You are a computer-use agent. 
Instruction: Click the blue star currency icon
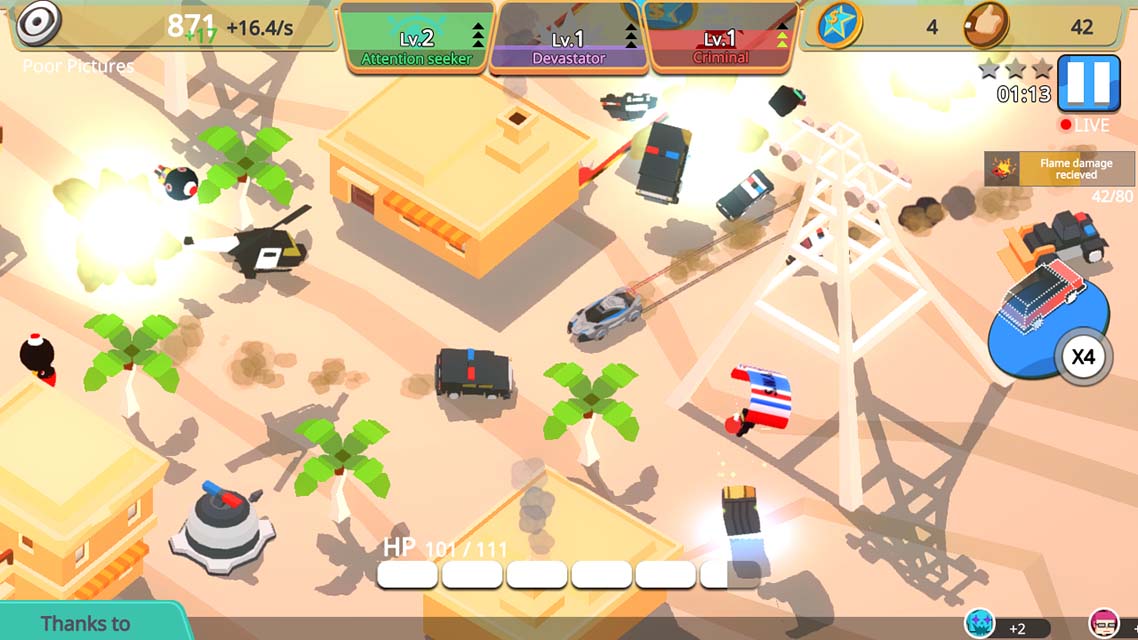[840, 26]
